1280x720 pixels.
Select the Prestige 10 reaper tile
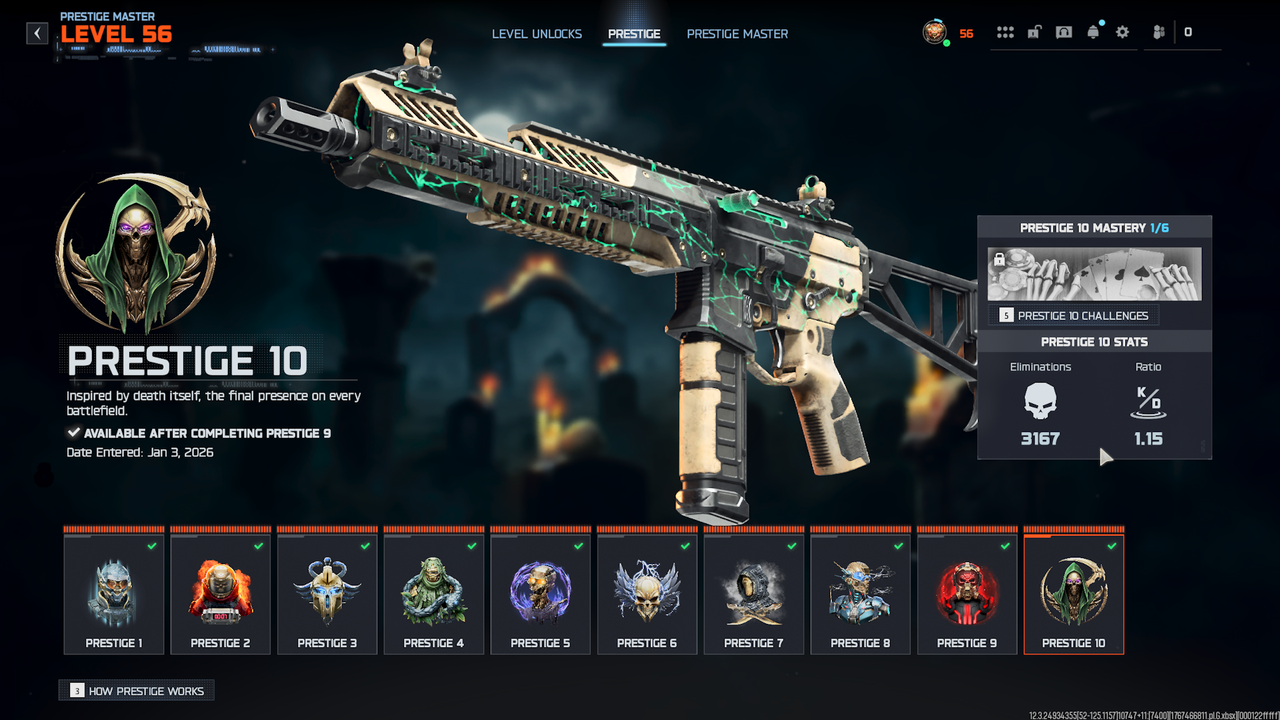[x=1074, y=595]
